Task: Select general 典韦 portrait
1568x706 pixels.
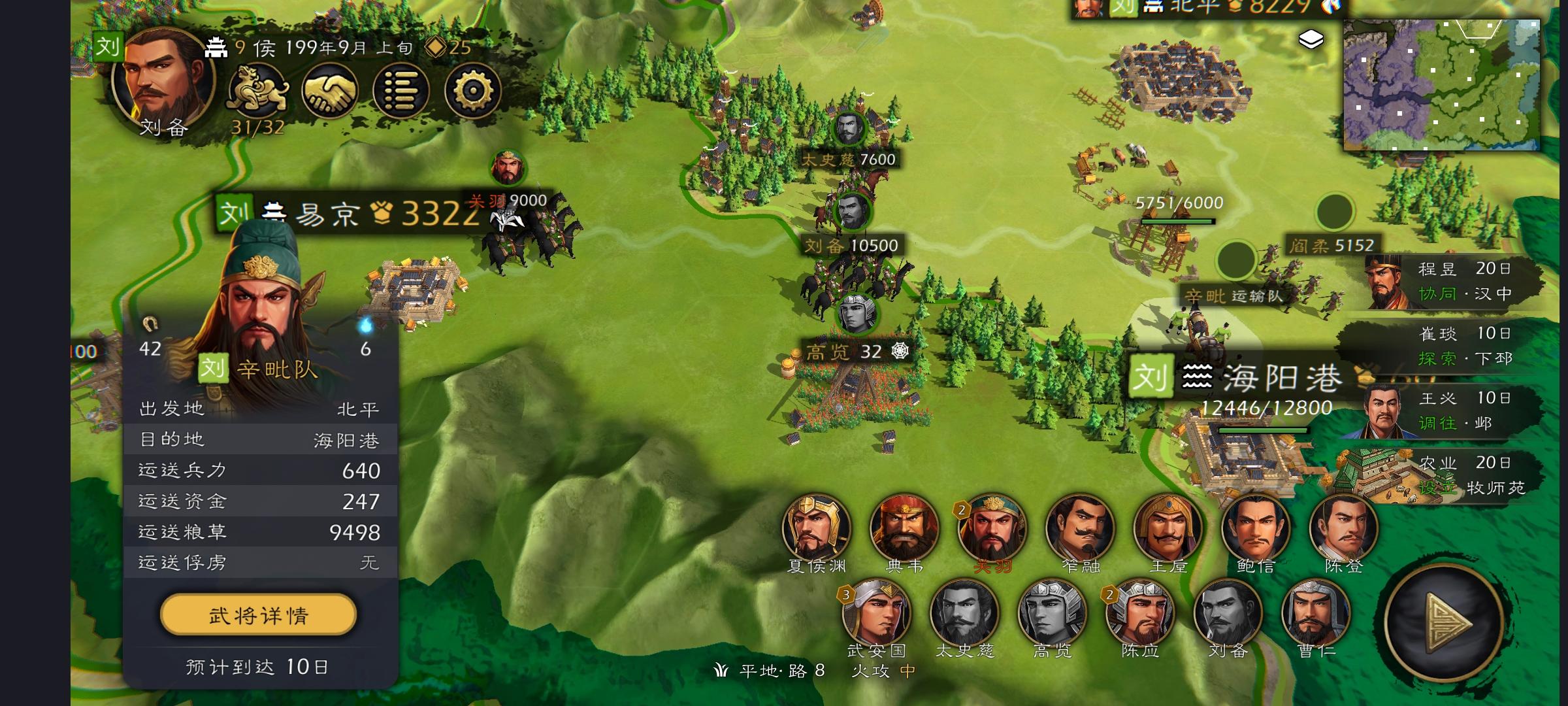Action: tap(904, 528)
